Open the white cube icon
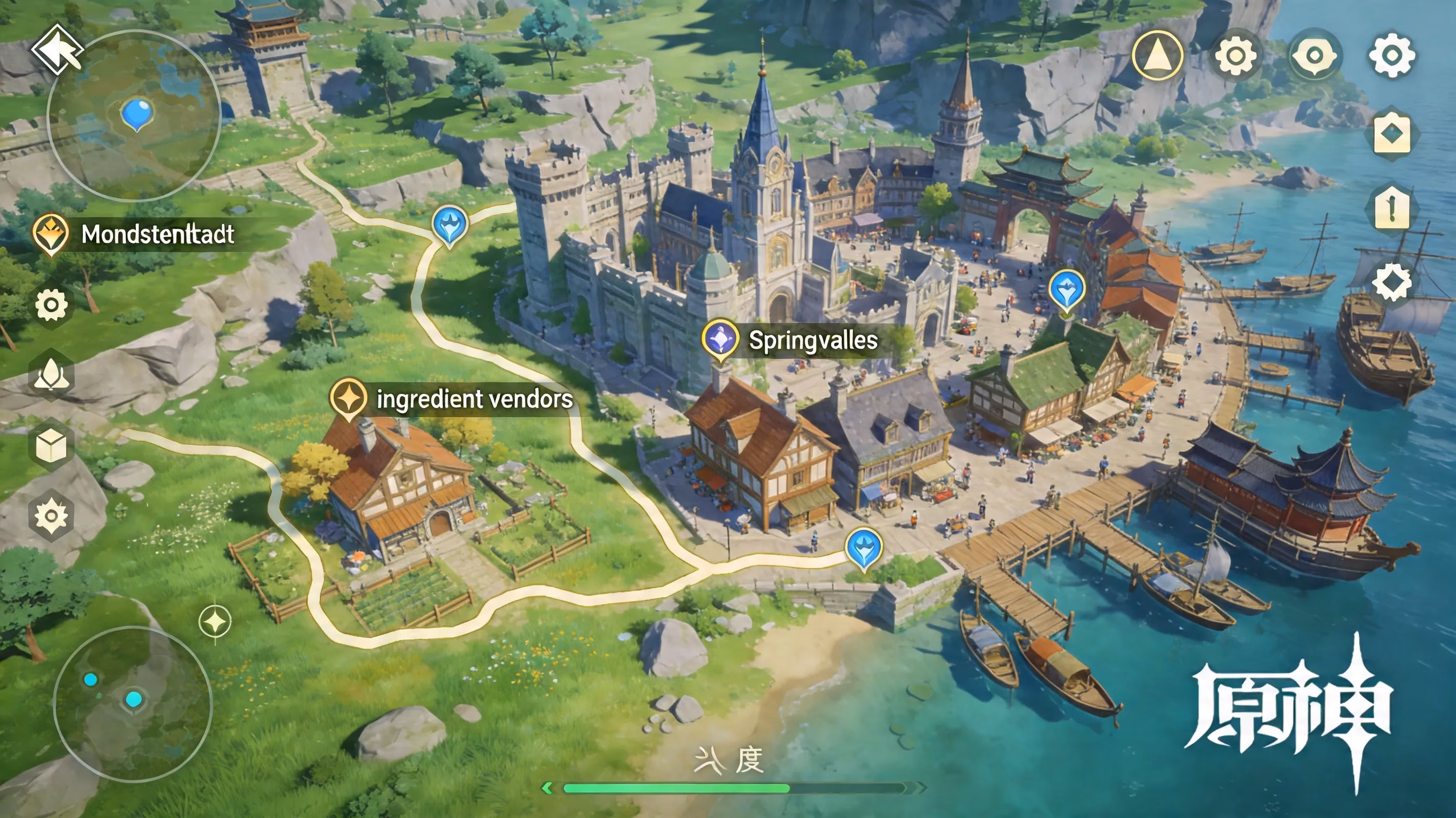 [51, 445]
